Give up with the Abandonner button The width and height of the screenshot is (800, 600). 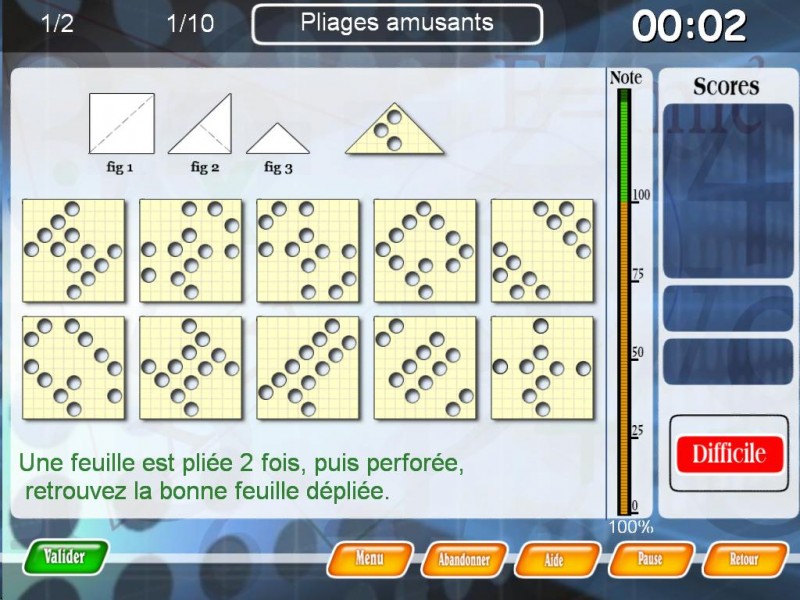pos(462,560)
